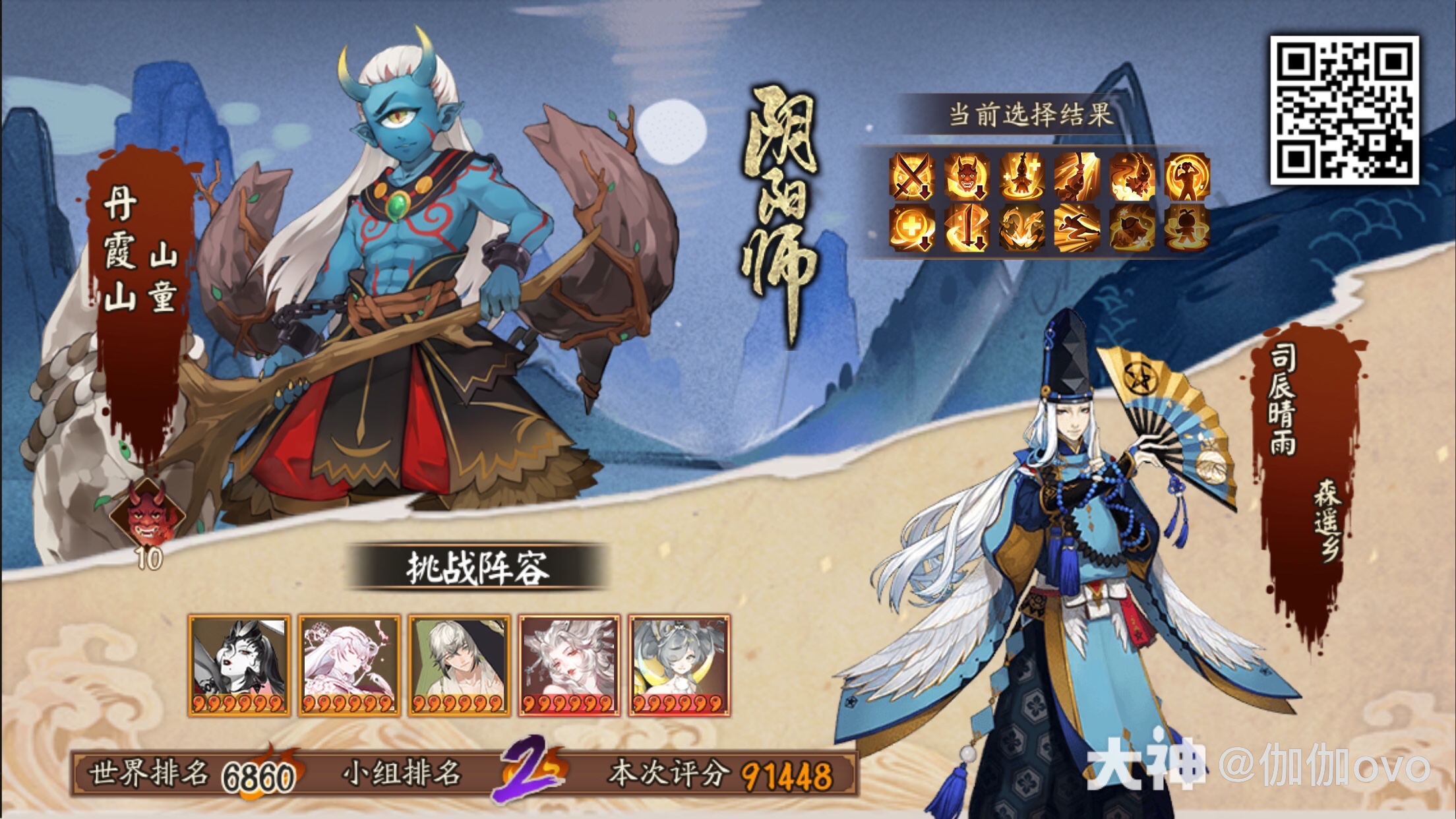
Task: Select the sprinting figure speed icon
Action: [x=1076, y=229]
